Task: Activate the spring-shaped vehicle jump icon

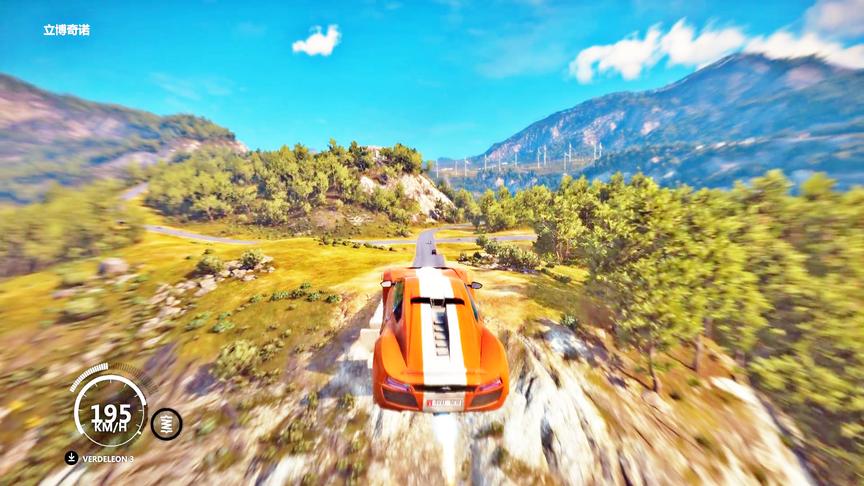Action: [x=166, y=423]
